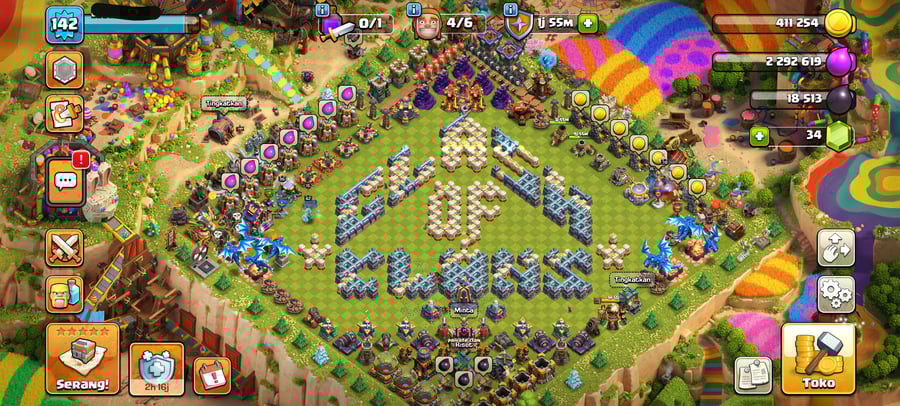The width and height of the screenshot is (900, 406).
Task: Open the Toko shop
Action: pyautogui.click(x=818, y=358)
